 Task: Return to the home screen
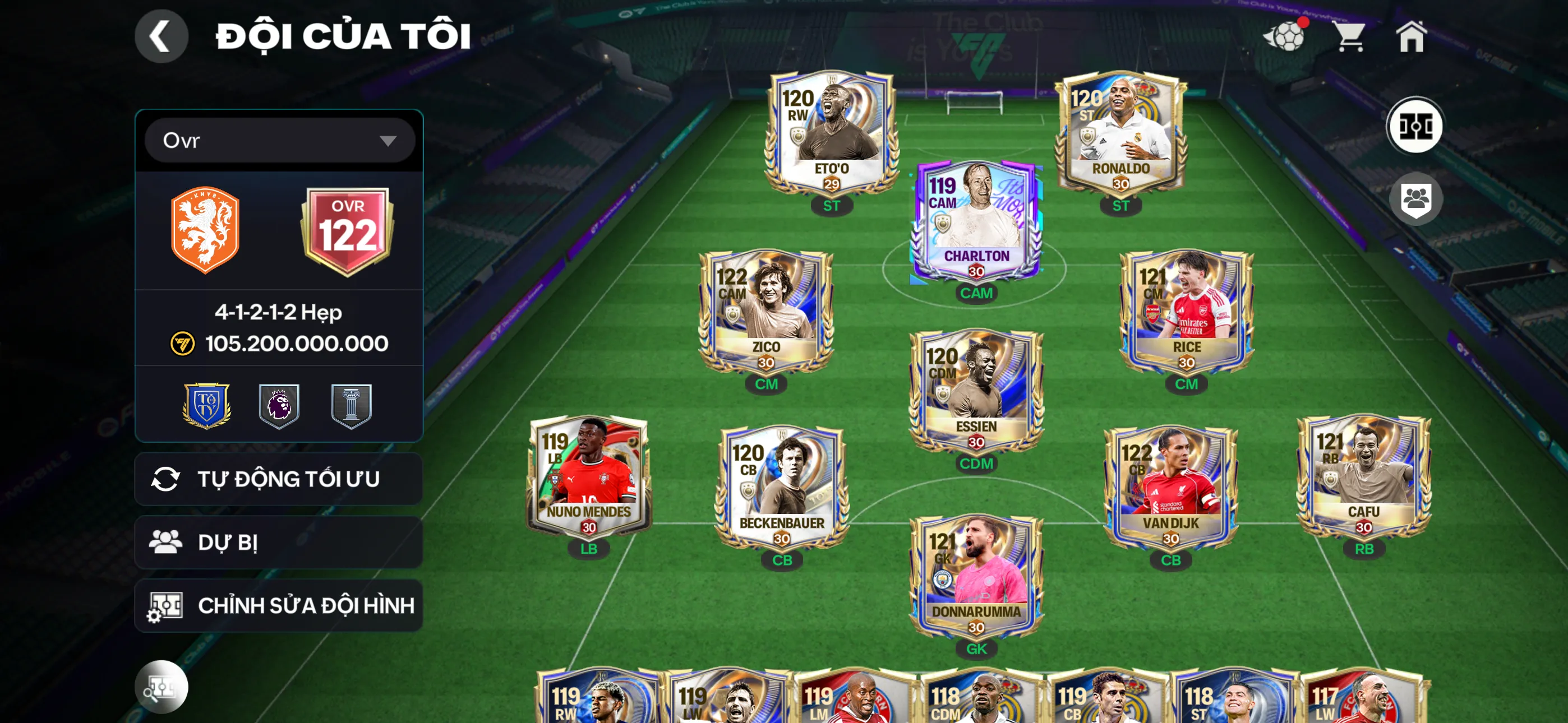1411,36
